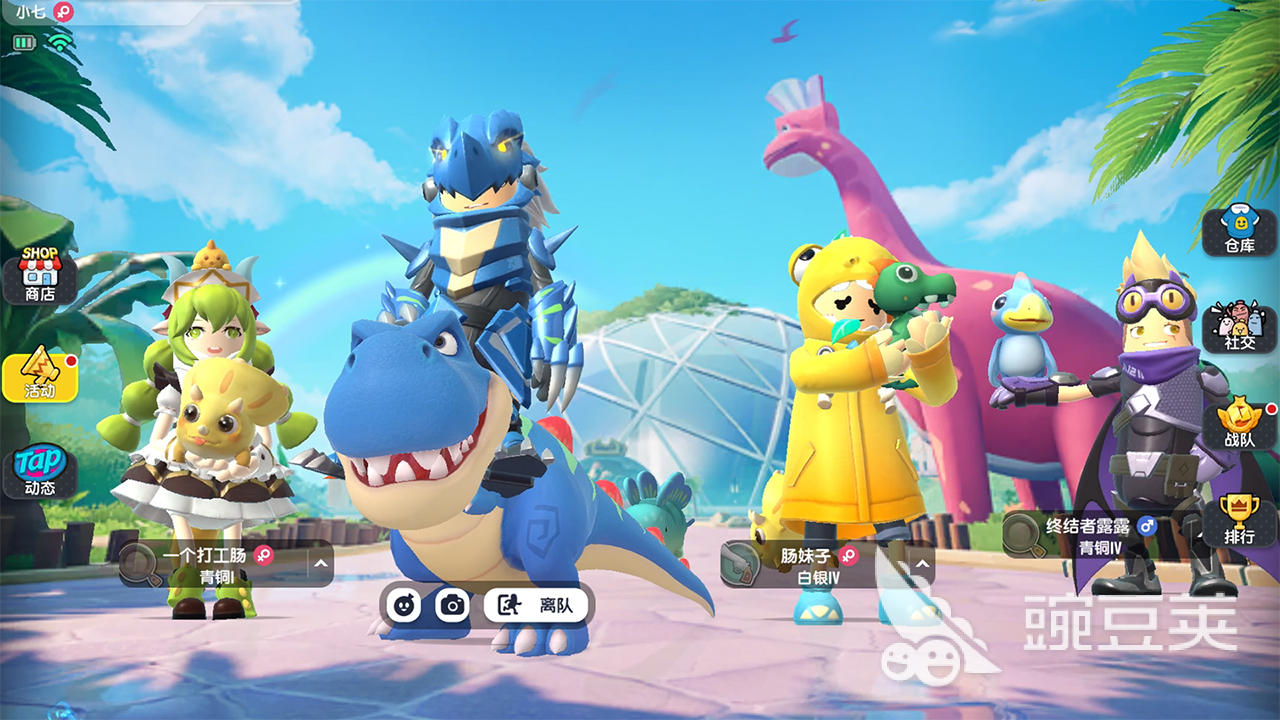Open the 仓库 wardrobe storage

pos(1240,232)
